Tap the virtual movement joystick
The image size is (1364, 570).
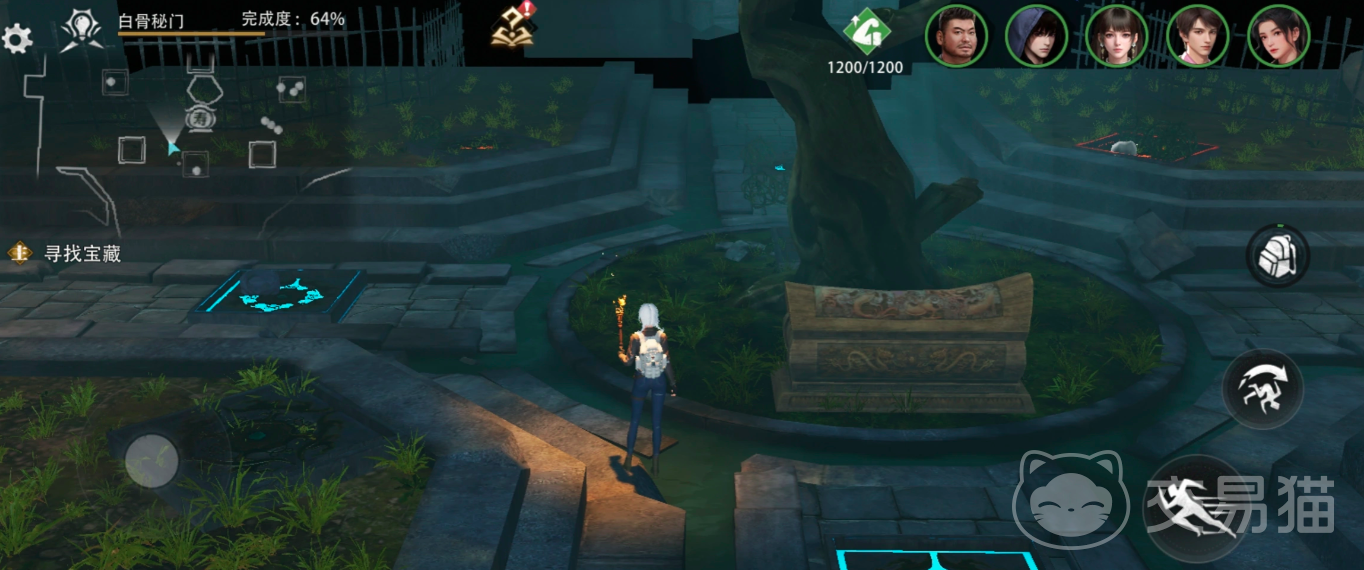tap(152, 461)
